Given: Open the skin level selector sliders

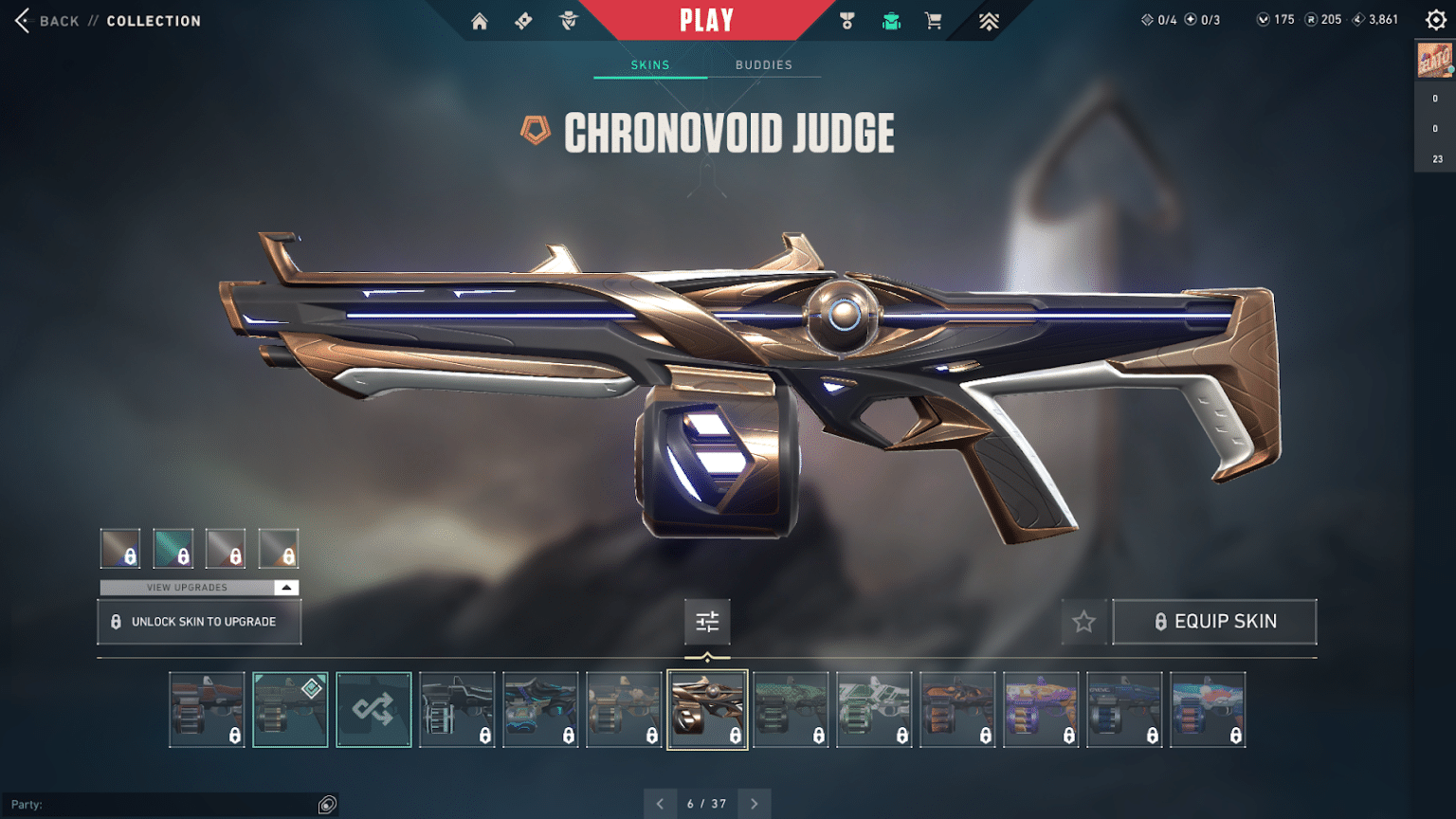Looking at the screenshot, I should pyautogui.click(x=707, y=622).
